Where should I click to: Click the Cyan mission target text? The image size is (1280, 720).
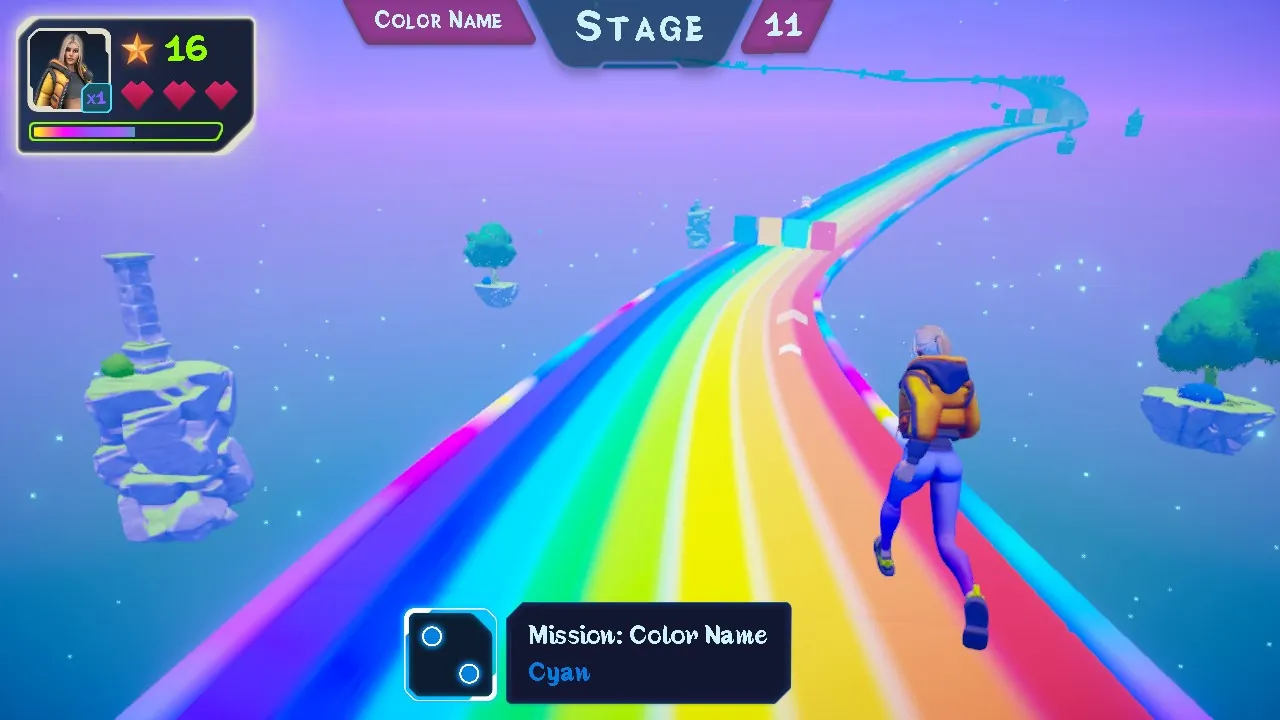click(558, 672)
